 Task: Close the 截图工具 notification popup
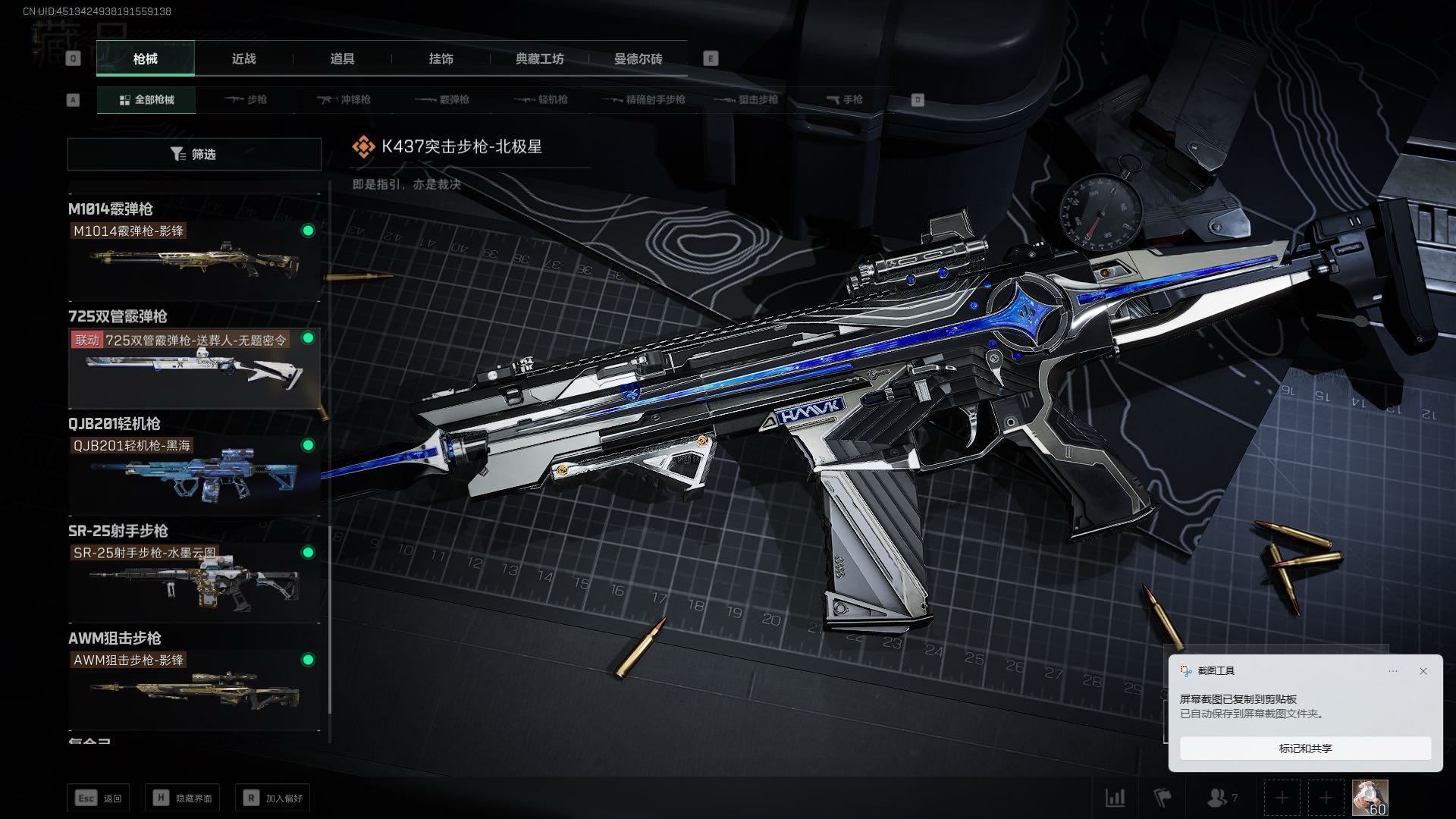point(1423,671)
